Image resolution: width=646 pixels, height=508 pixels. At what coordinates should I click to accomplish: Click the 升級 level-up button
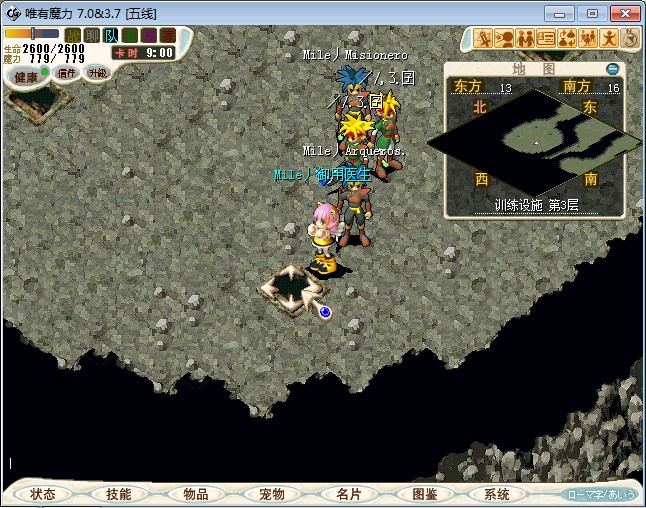click(x=97, y=73)
